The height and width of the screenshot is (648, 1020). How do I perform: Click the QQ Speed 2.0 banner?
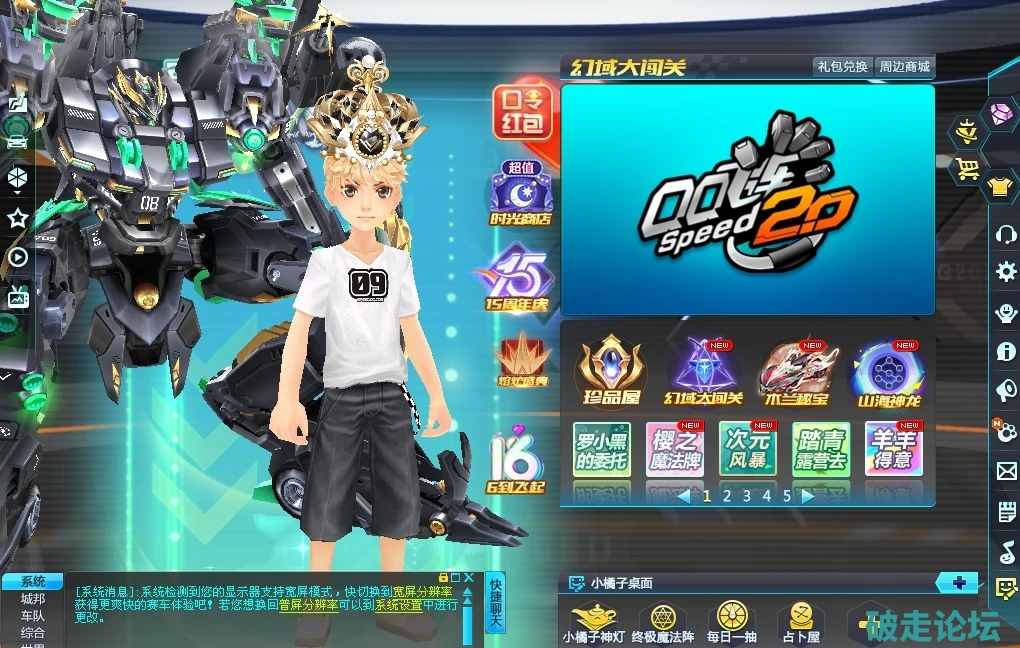click(747, 199)
